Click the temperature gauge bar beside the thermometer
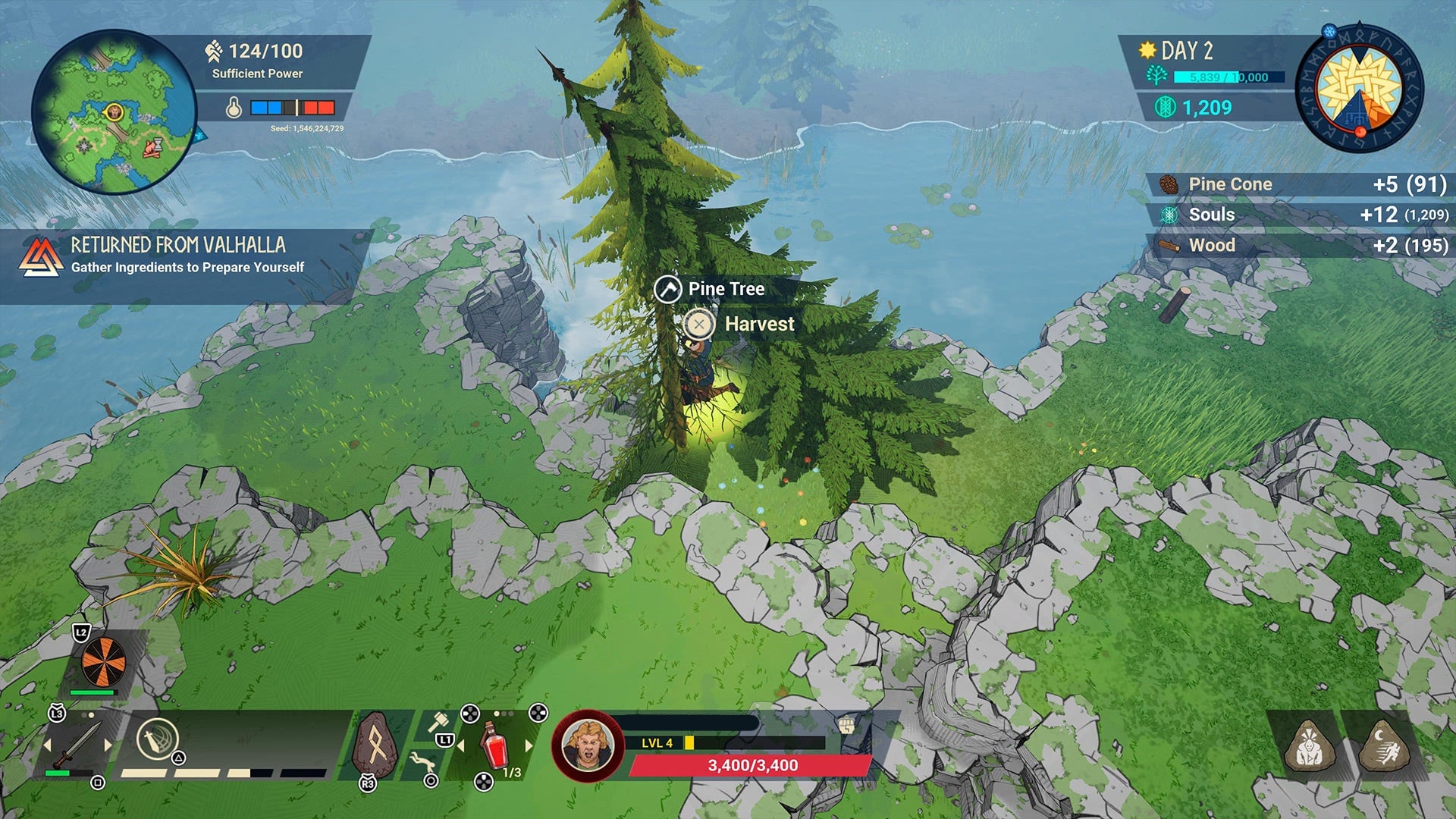 (290, 106)
